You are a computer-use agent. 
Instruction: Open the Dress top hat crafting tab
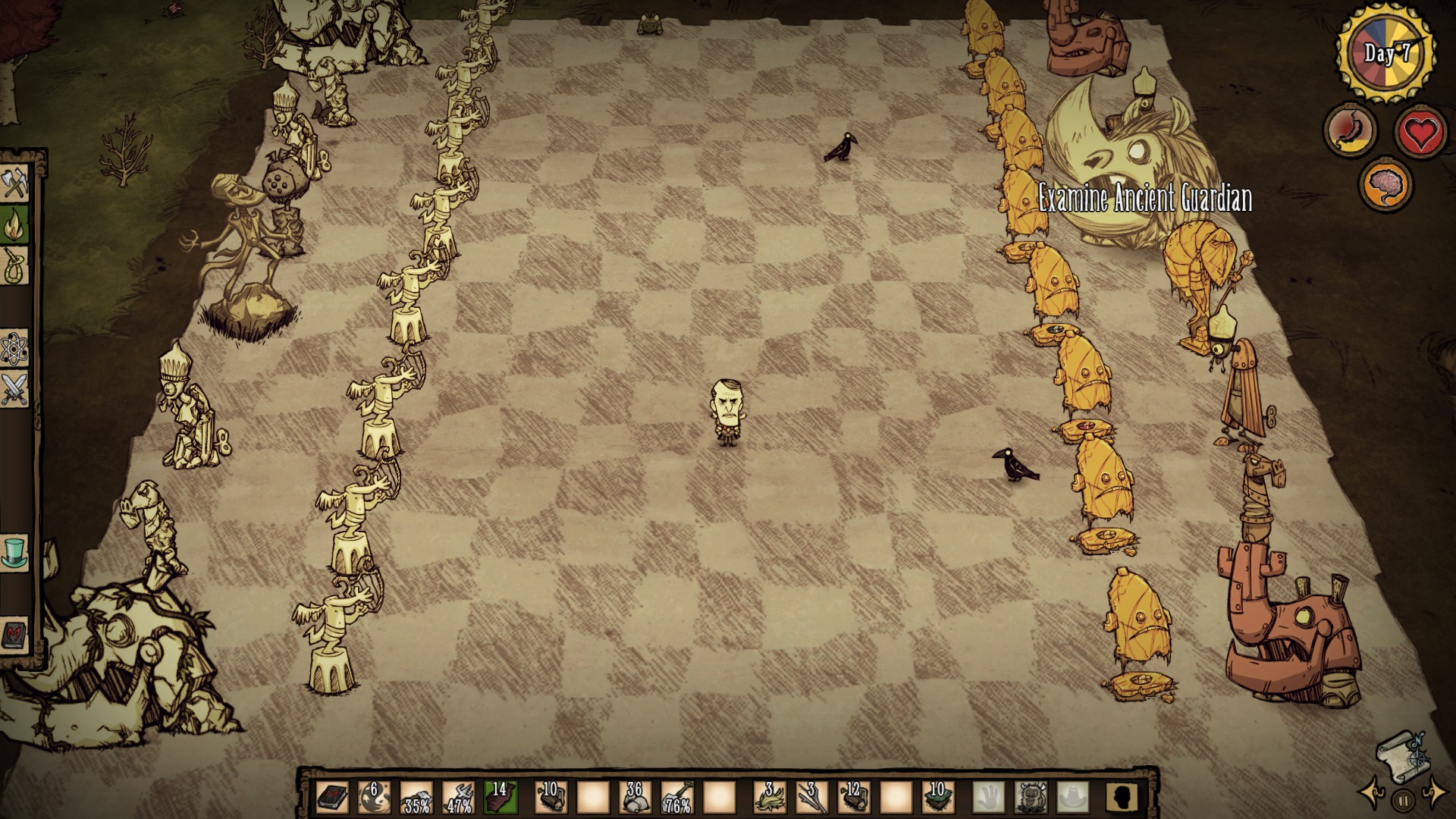click(14, 552)
